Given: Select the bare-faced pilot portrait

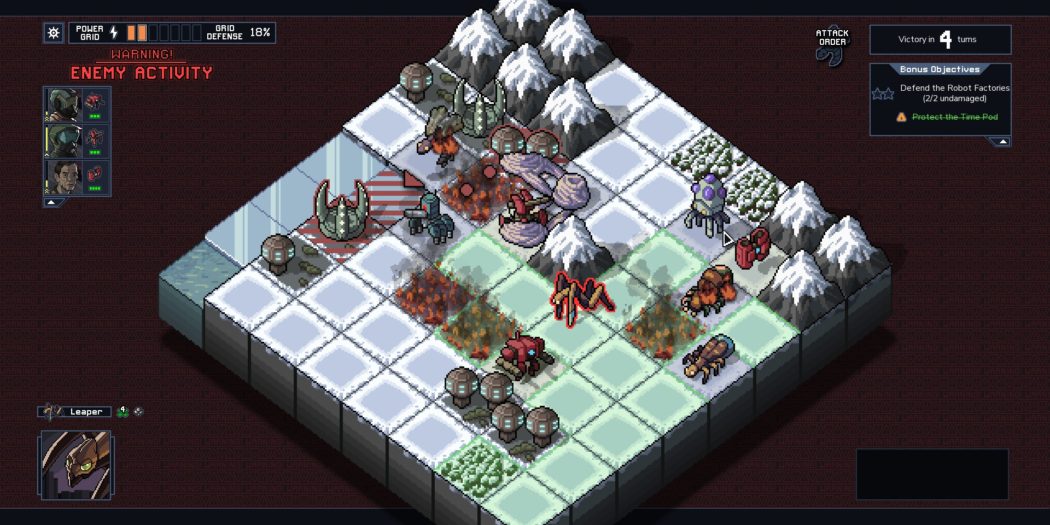Looking at the screenshot, I should (62, 177).
